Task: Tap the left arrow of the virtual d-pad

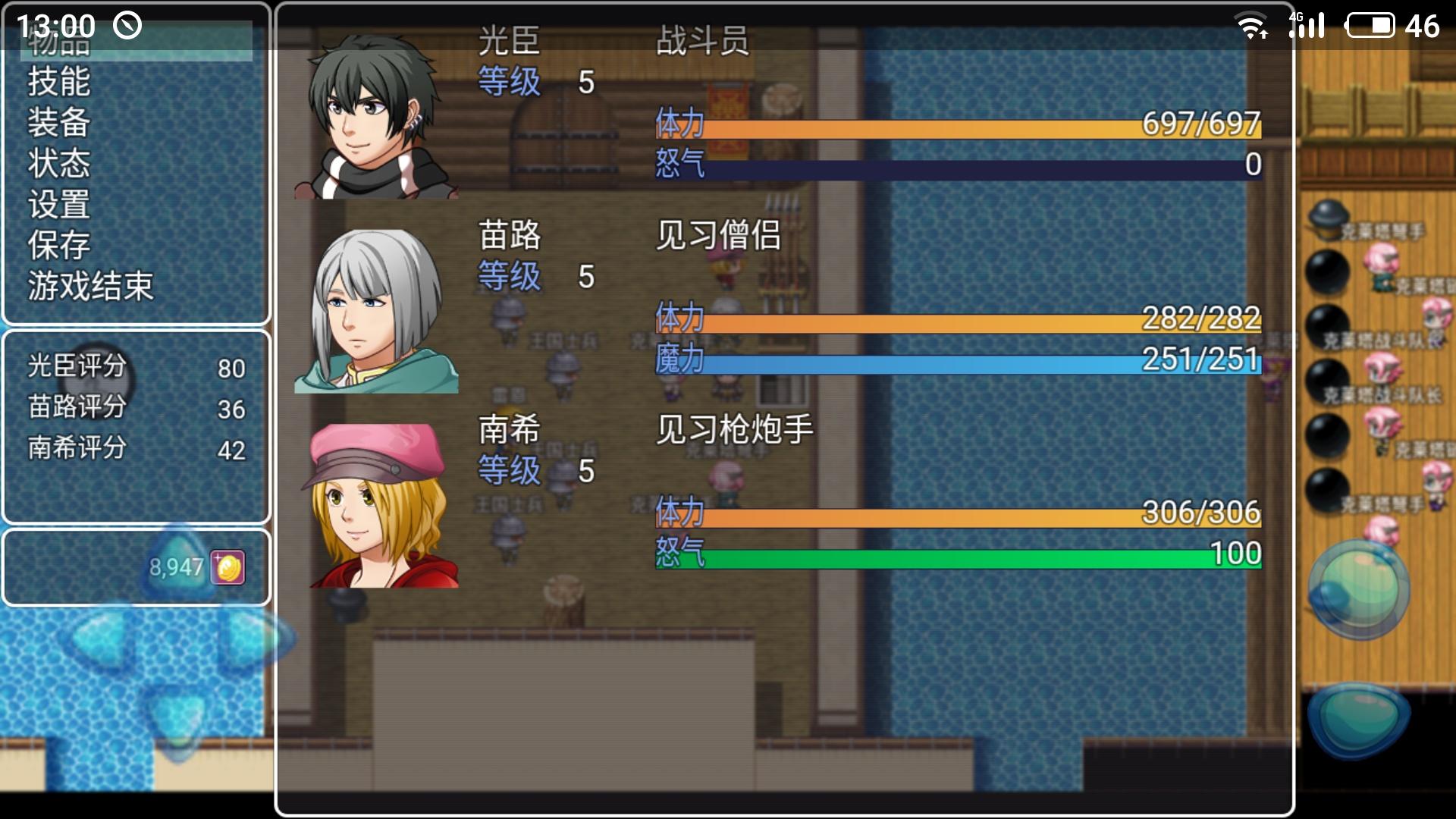Action: click(99, 639)
